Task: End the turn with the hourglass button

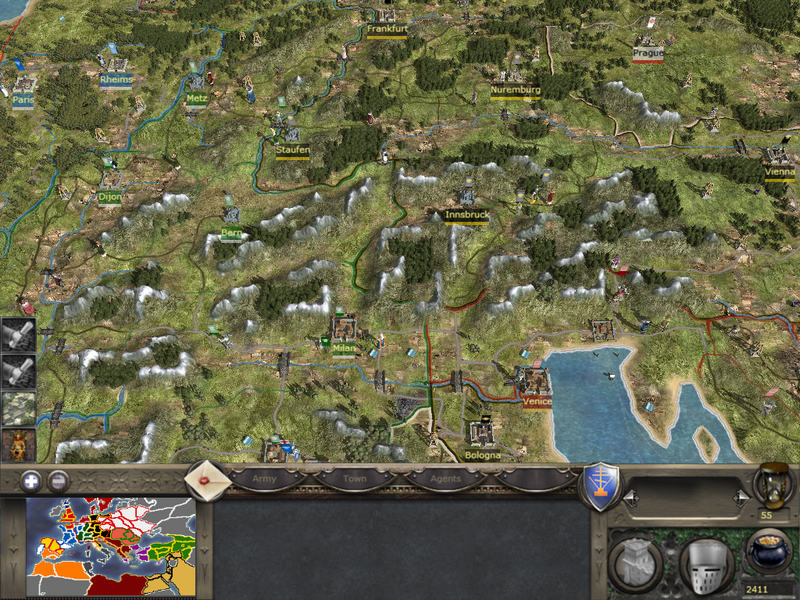Action: click(x=772, y=483)
